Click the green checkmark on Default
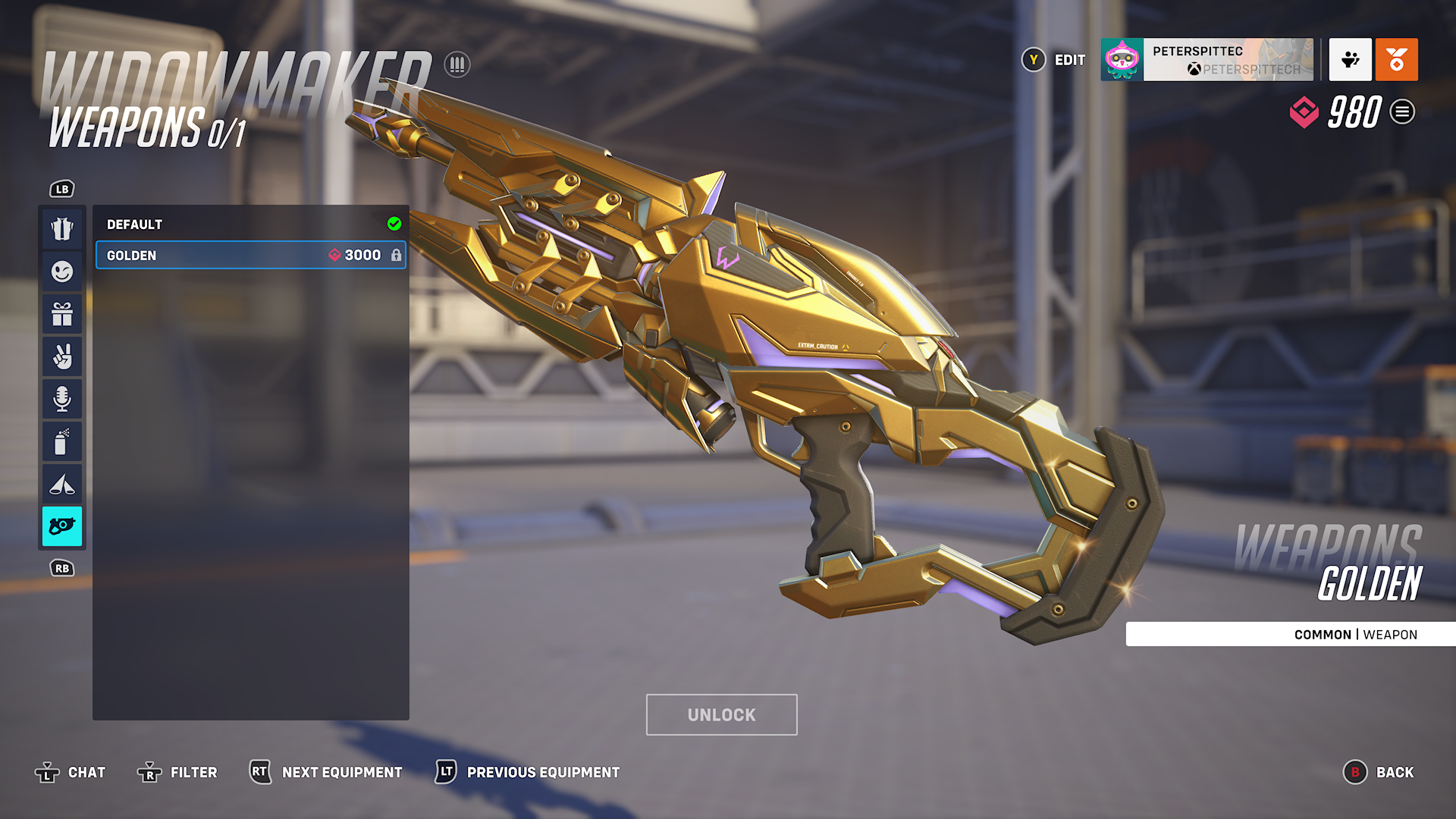Screen dimensions: 1456x819 click(x=394, y=223)
